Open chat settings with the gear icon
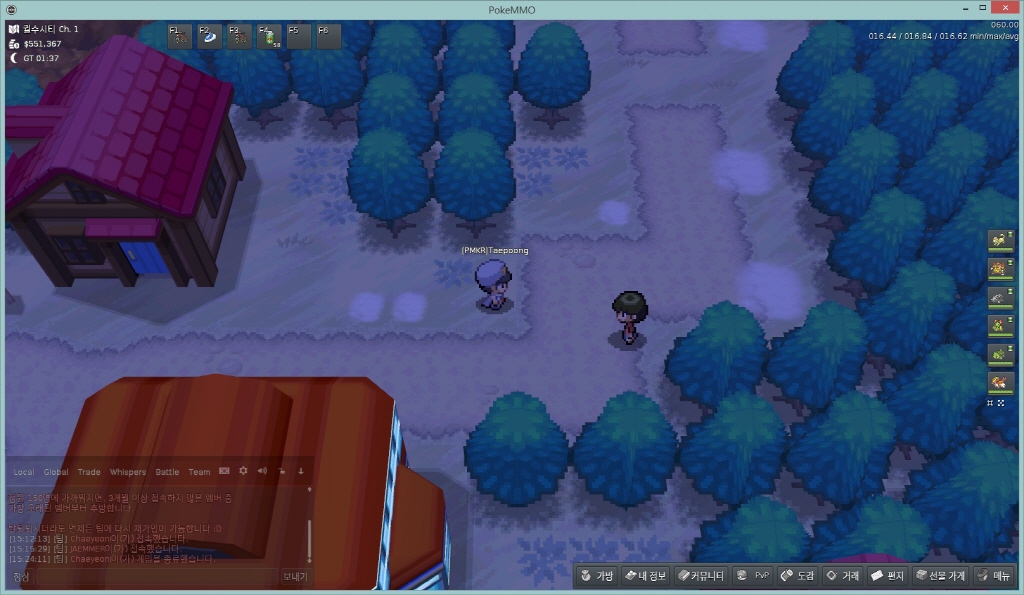 pyautogui.click(x=243, y=471)
